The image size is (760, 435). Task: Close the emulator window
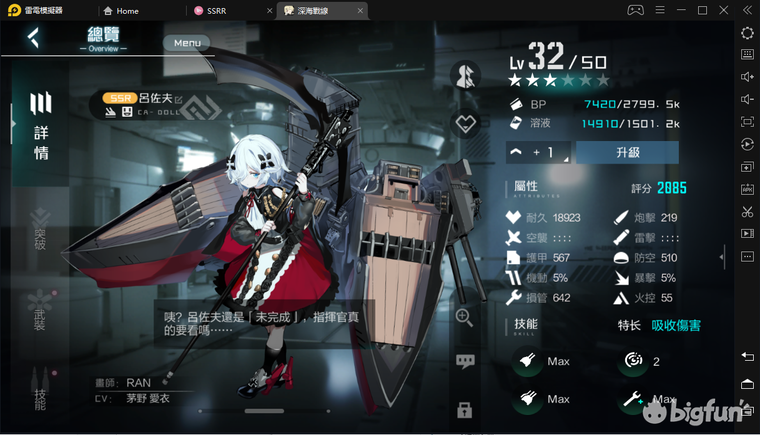tap(725, 10)
